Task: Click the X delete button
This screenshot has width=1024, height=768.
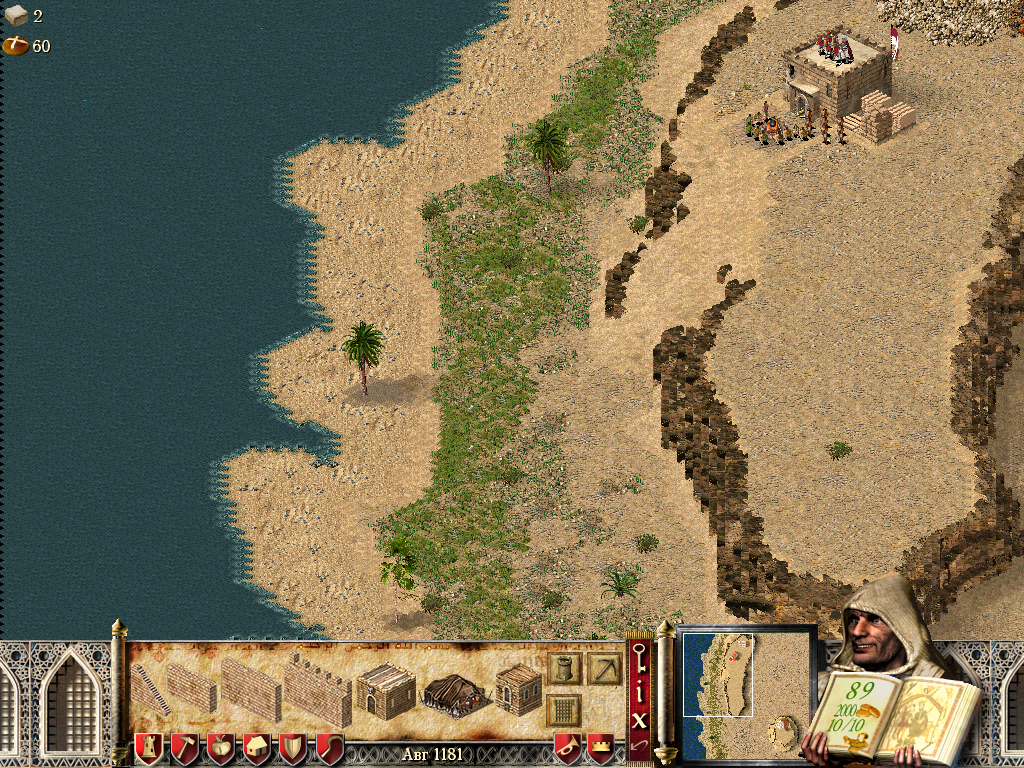Action: 638,720
